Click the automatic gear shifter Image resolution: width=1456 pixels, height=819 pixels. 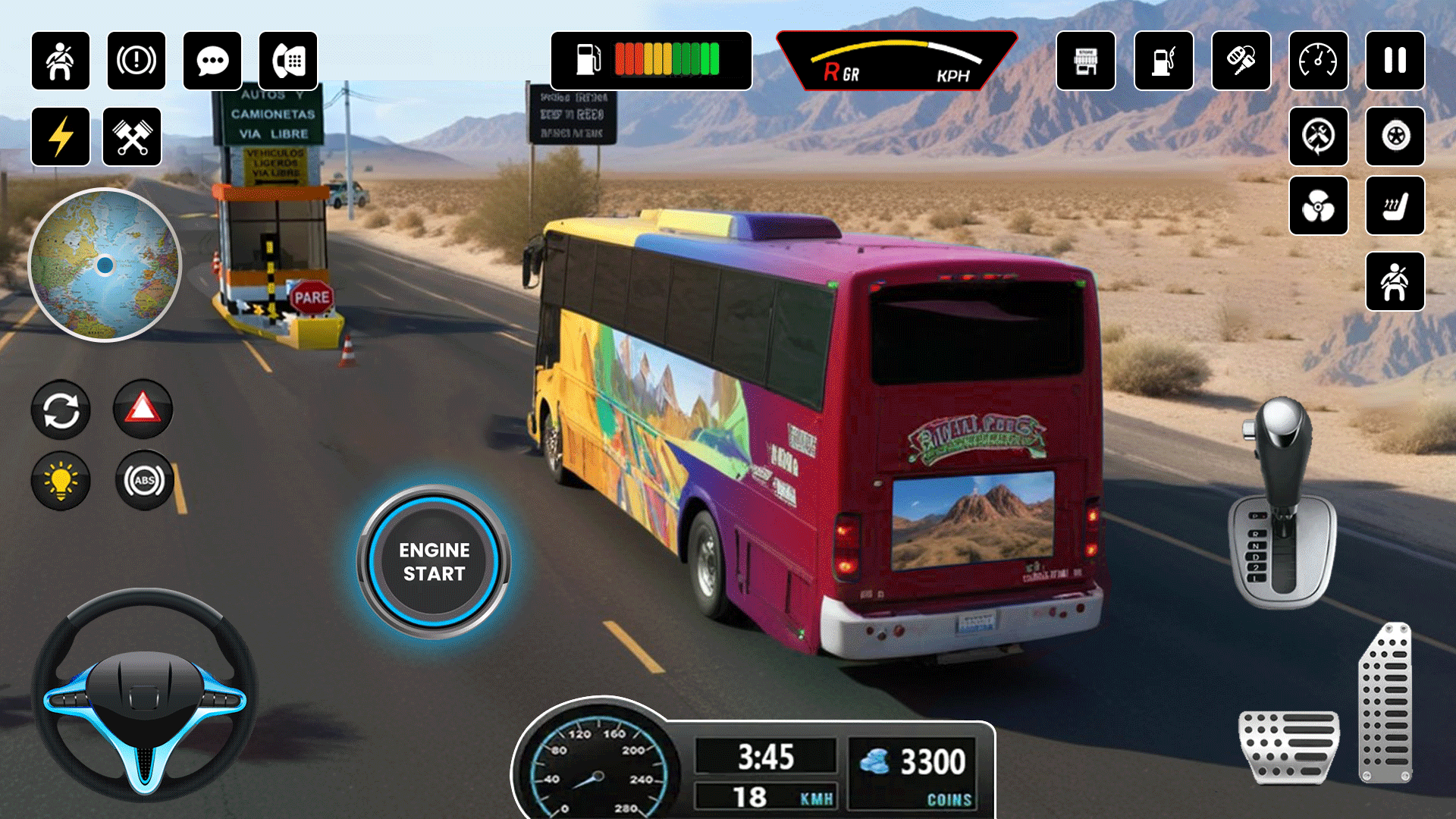(x=1282, y=500)
